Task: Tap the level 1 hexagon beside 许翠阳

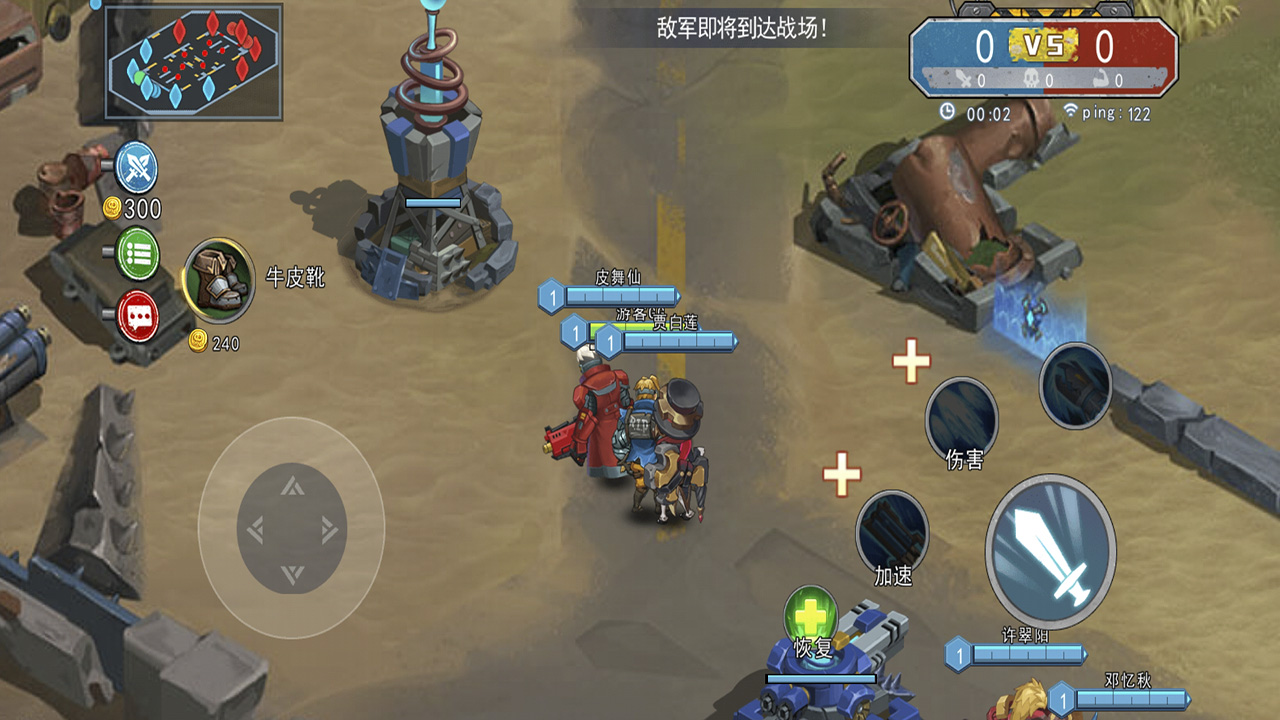Action: 960,655
